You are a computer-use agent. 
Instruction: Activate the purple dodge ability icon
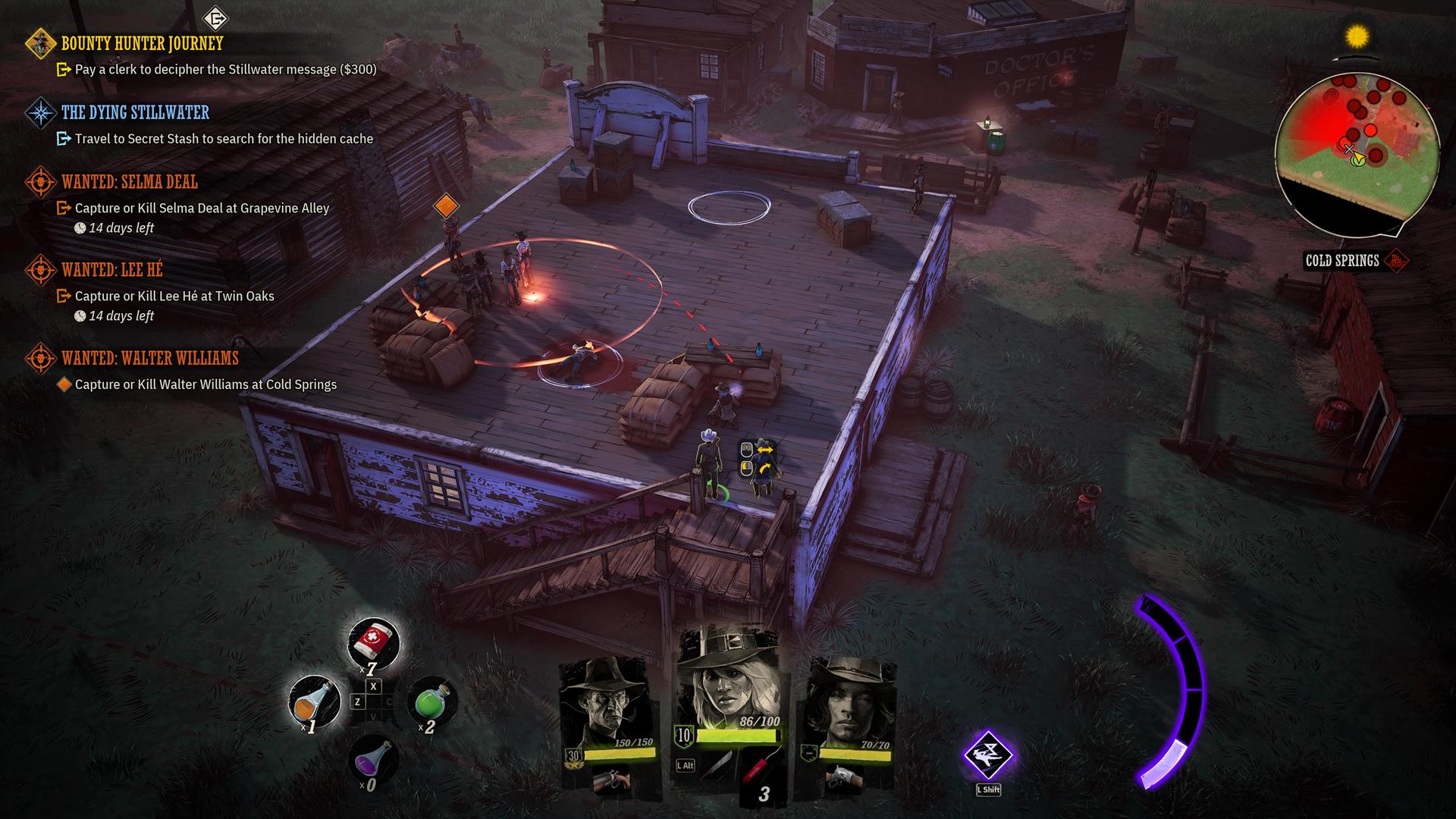987,755
